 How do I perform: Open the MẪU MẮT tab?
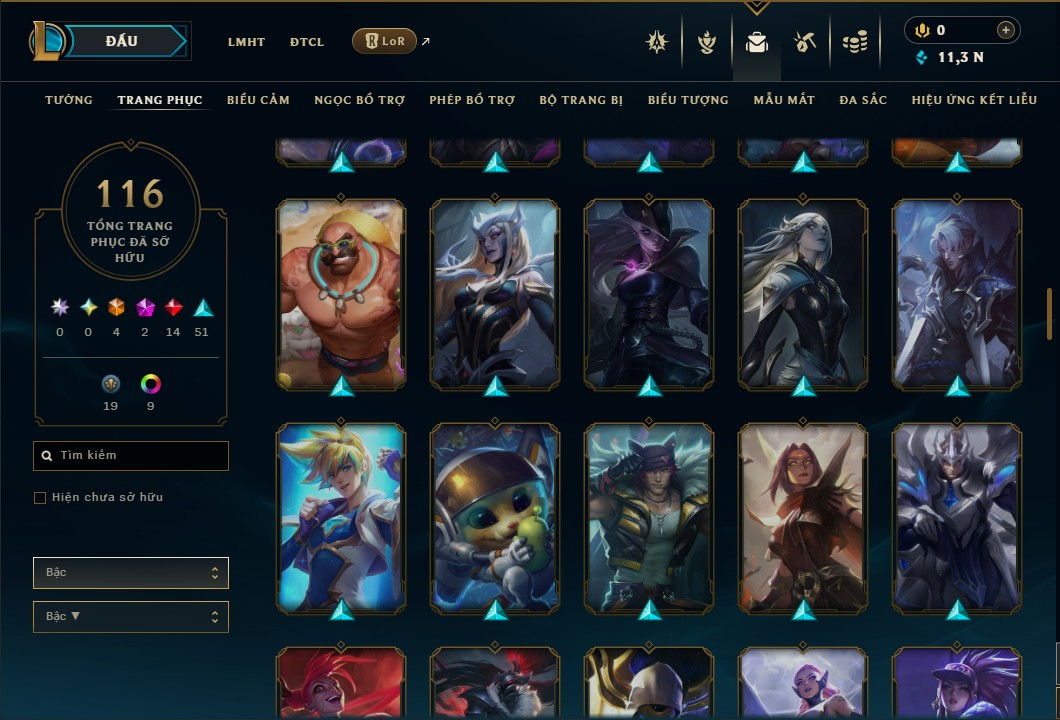pyautogui.click(x=784, y=100)
